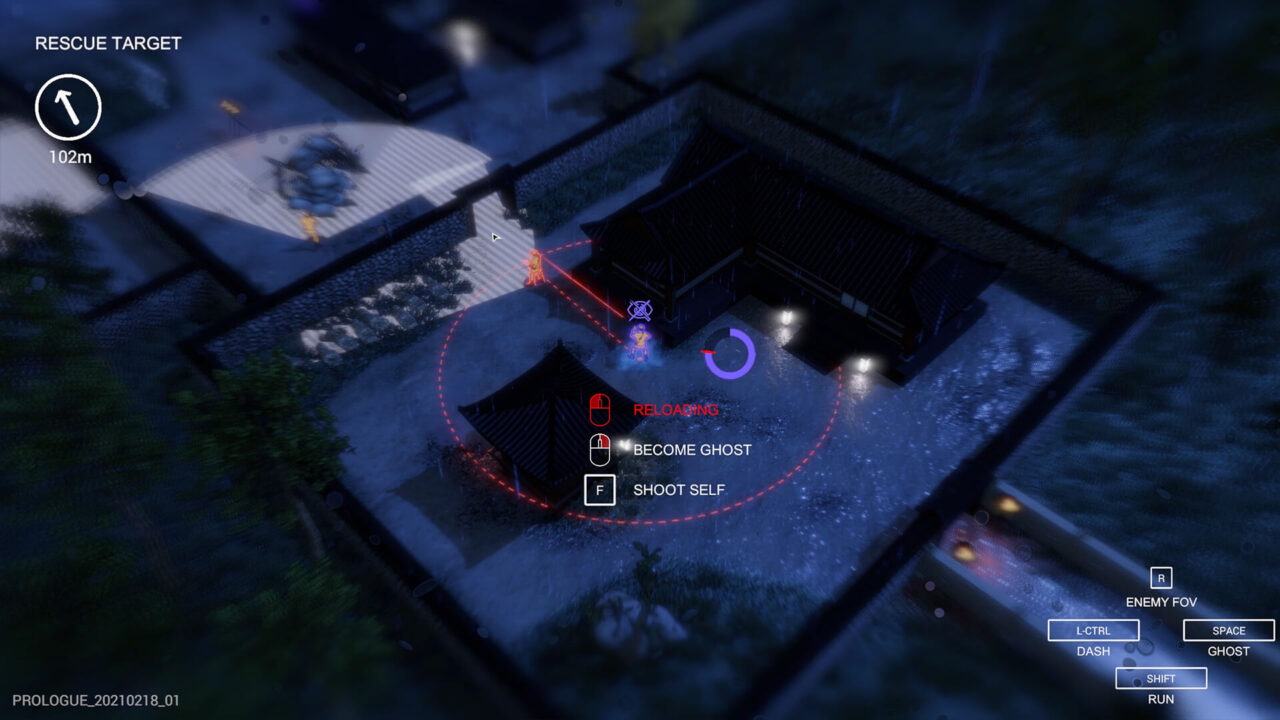Select the SHIFT Run key icon
1280x720 pixels.
1160,678
